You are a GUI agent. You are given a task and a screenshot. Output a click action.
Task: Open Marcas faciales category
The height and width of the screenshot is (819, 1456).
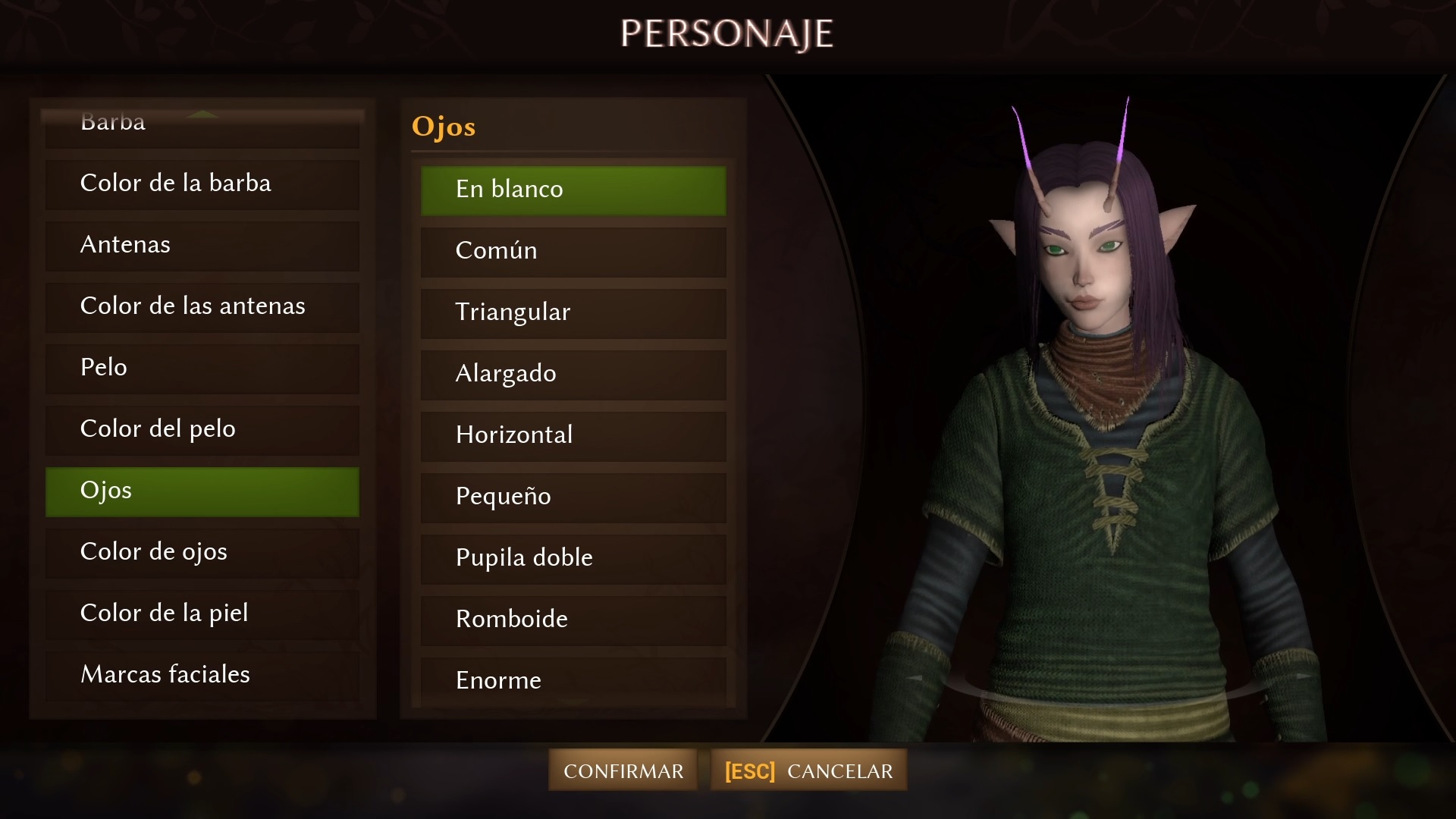(202, 675)
